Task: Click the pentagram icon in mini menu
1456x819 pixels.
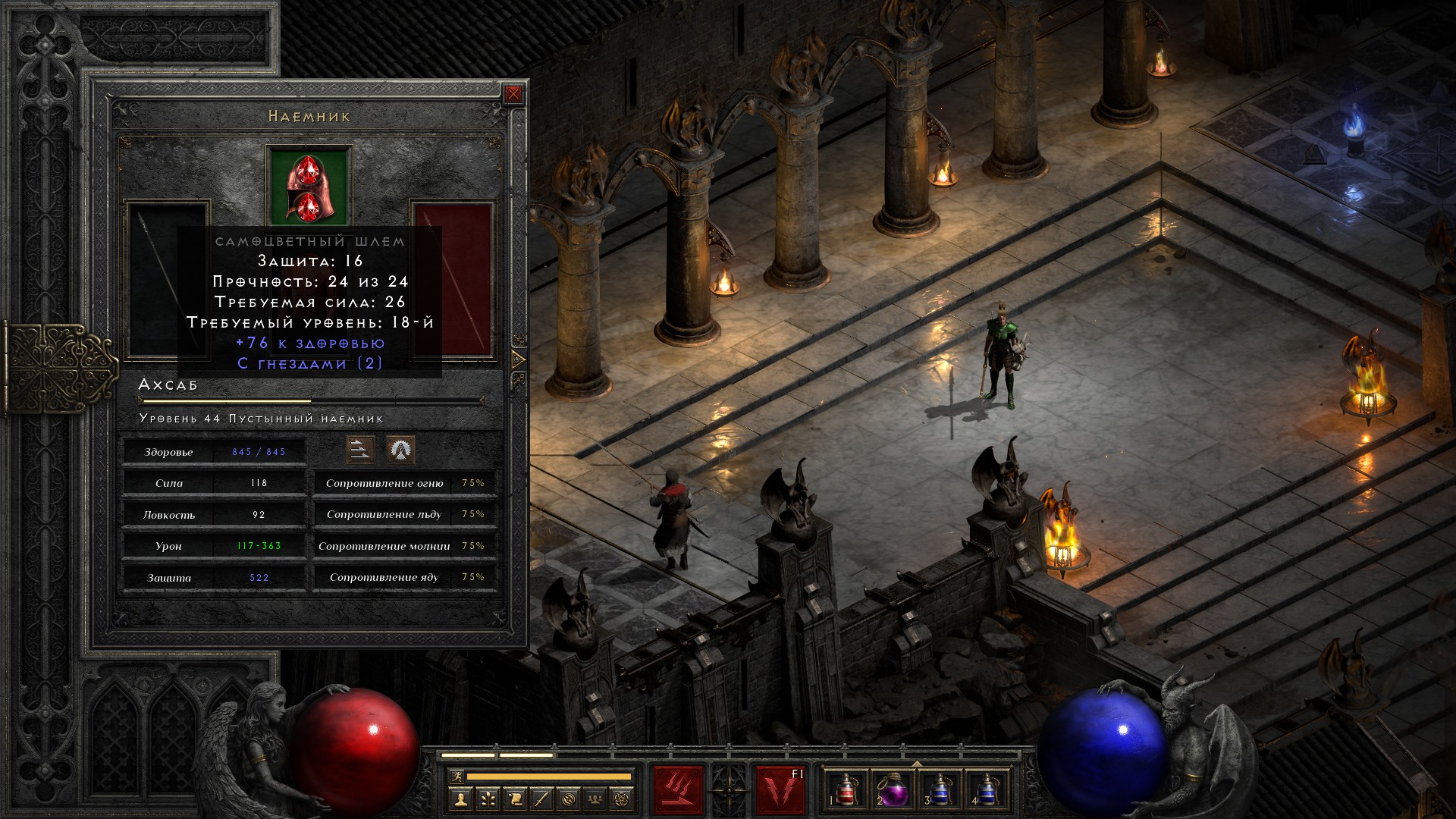Action: point(624,799)
